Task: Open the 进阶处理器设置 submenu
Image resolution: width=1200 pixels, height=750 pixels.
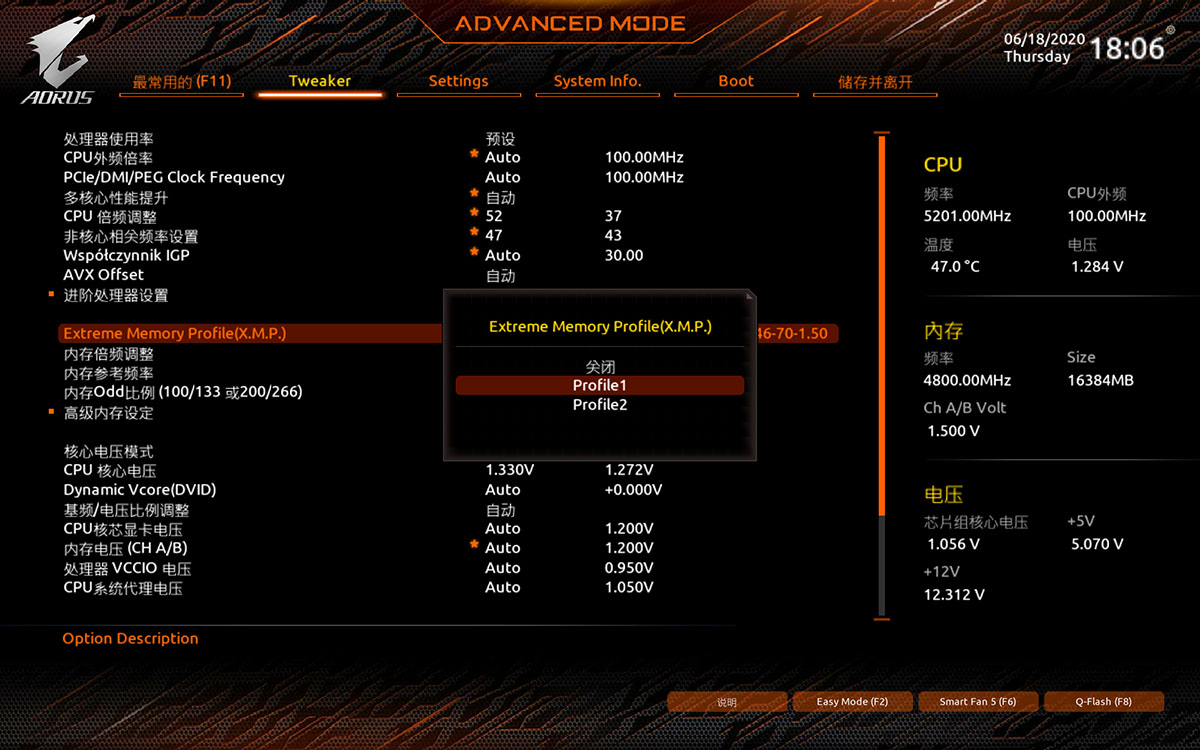Action: pos(116,295)
